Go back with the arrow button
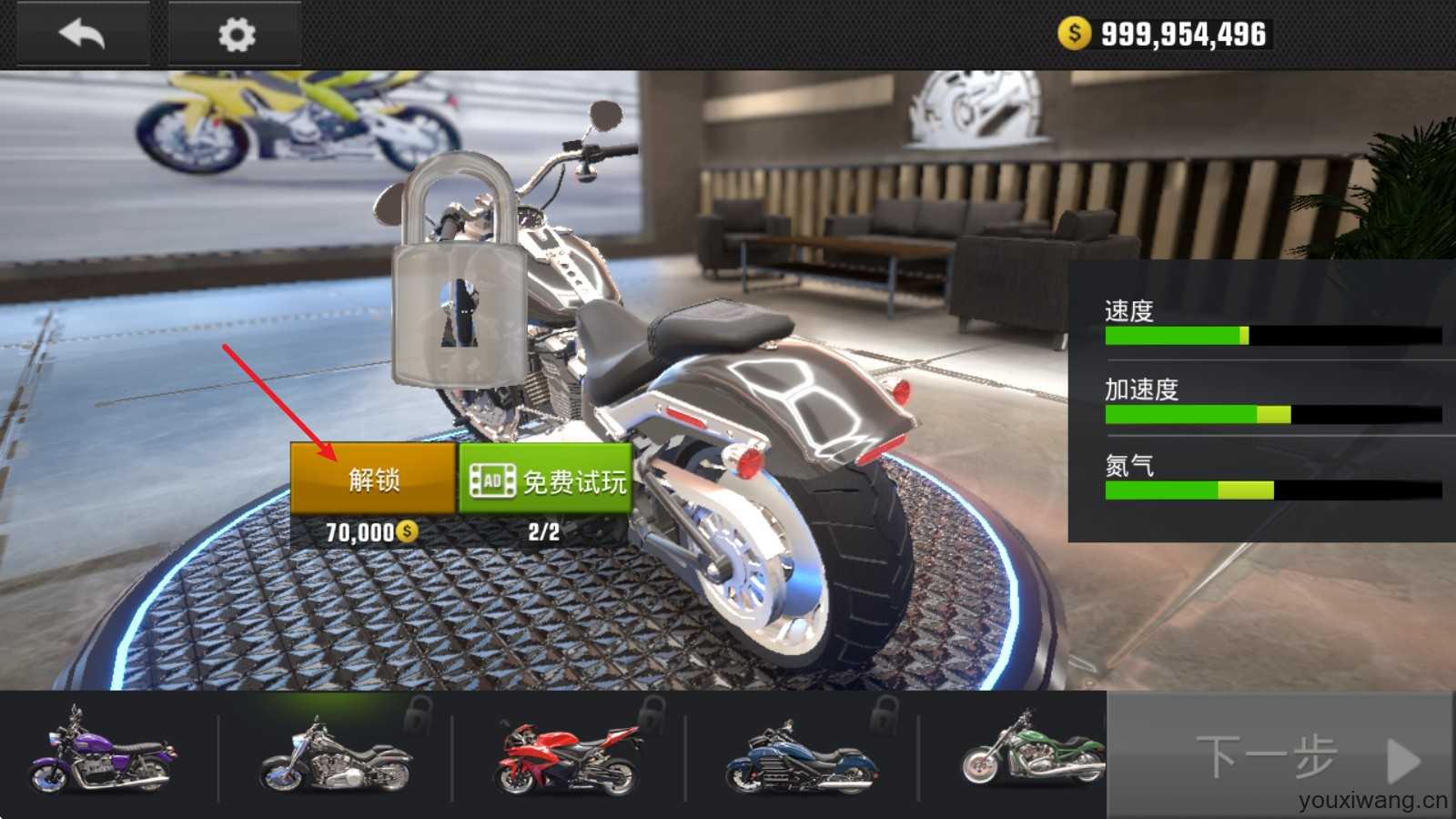Viewport: 1456px width, 819px height. (82, 35)
